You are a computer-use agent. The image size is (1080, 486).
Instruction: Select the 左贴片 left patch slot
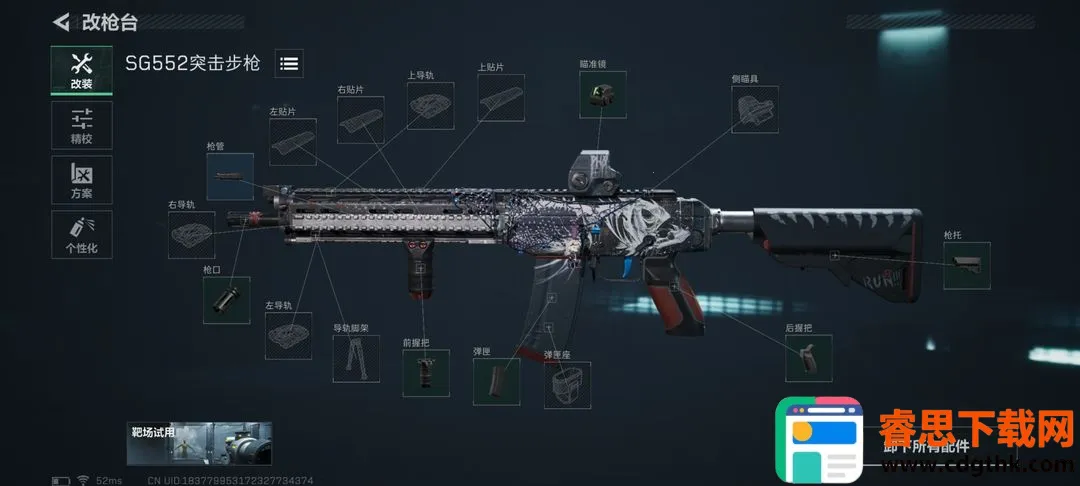(292, 142)
